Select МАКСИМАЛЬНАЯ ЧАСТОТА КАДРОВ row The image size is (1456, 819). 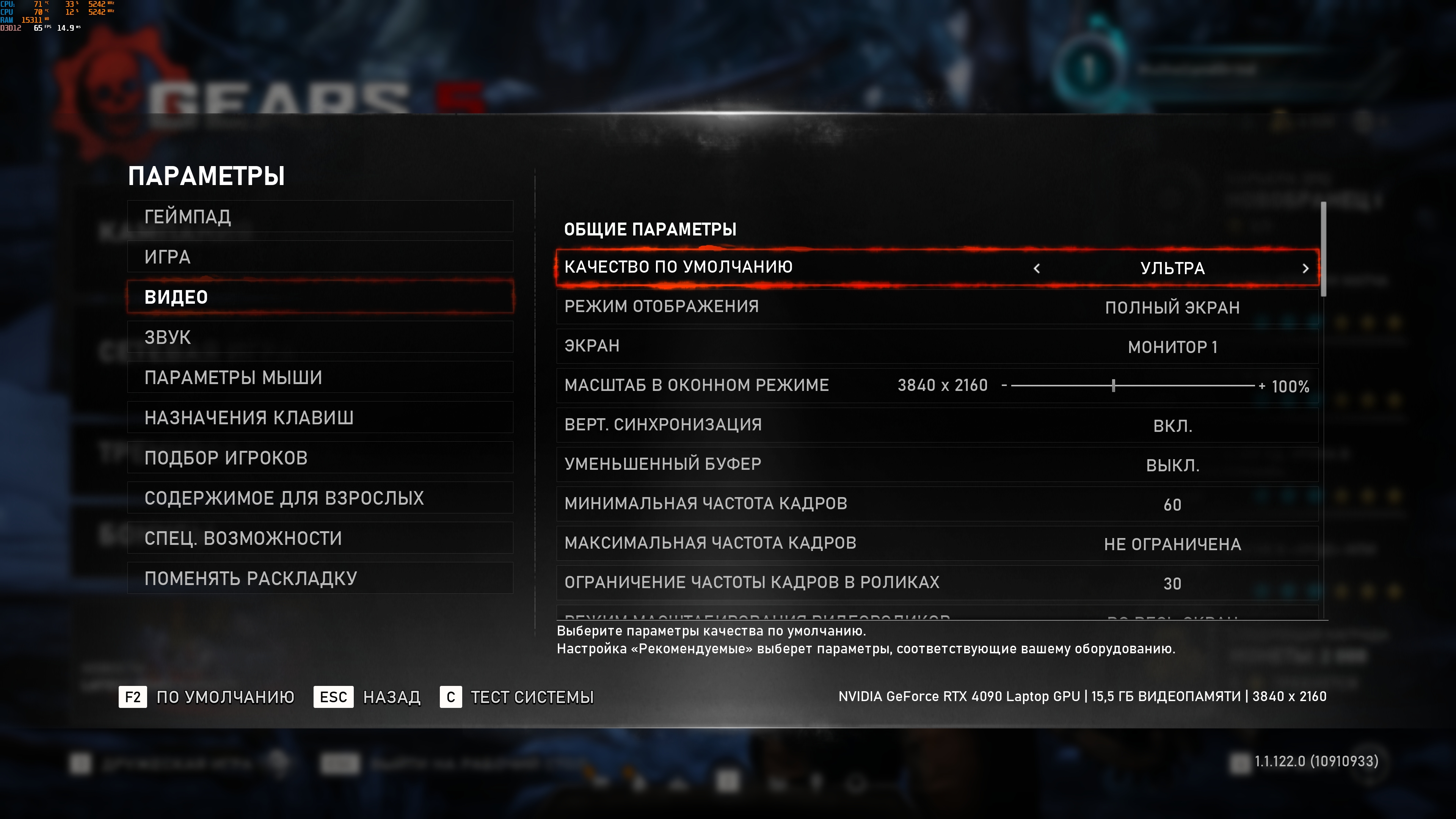[937, 543]
